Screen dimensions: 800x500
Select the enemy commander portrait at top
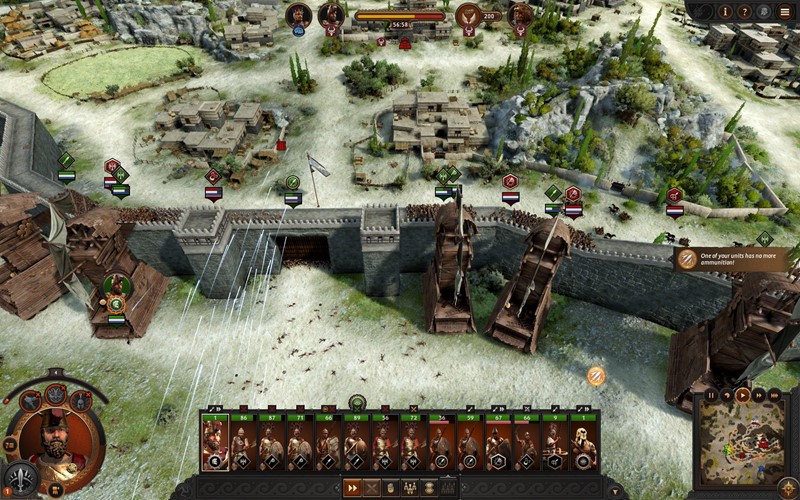(x=519, y=15)
